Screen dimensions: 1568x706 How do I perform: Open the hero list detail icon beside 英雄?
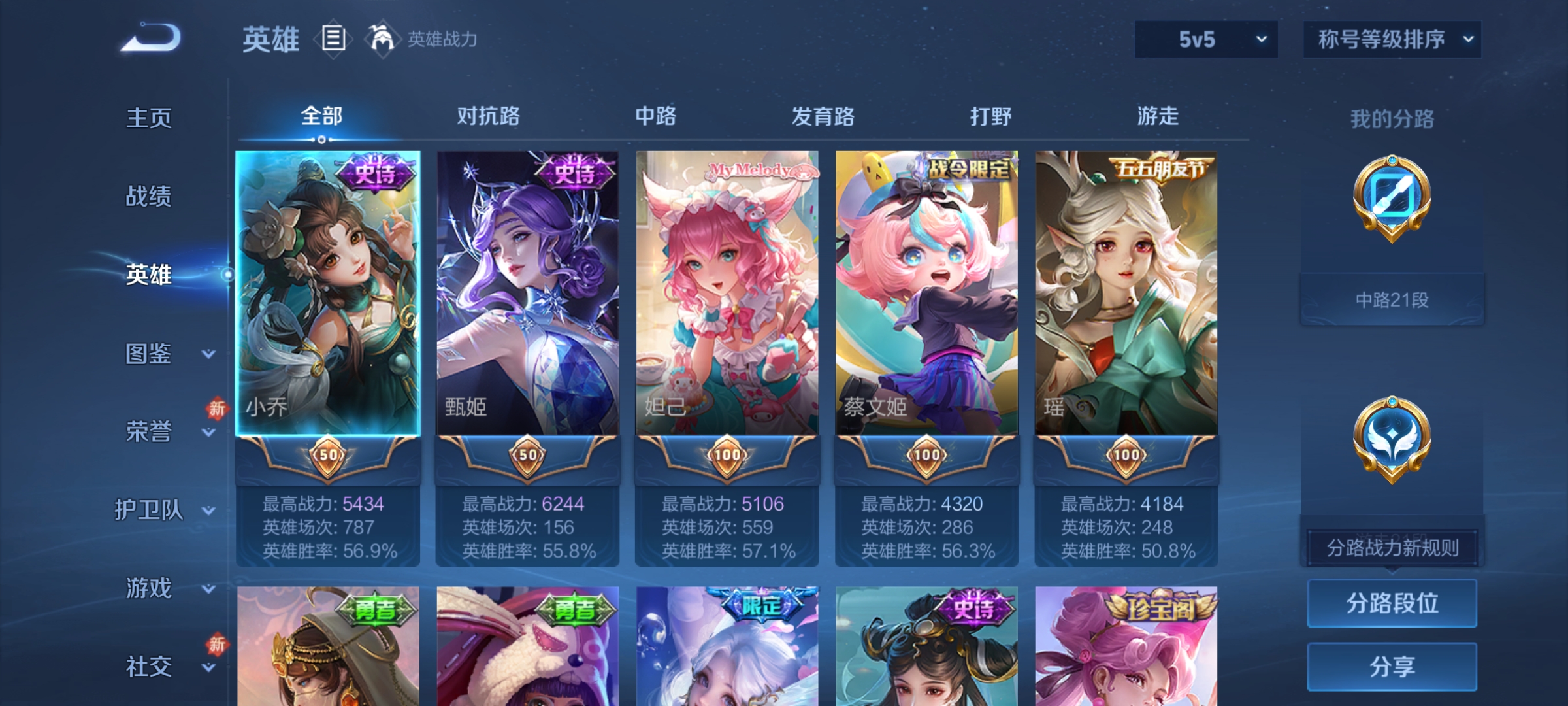click(x=335, y=39)
